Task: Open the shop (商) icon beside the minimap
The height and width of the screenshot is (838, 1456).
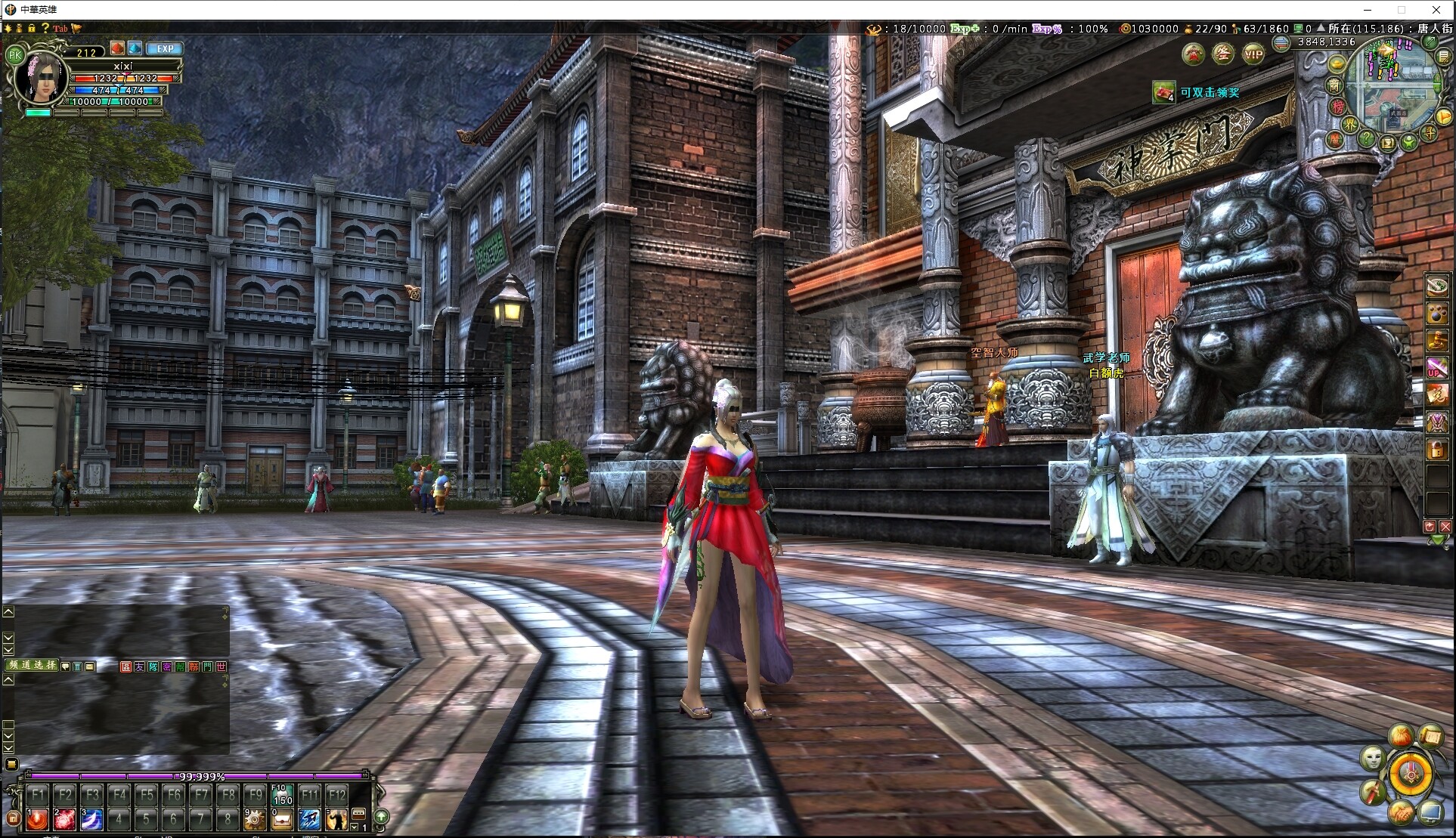Action: [x=1334, y=84]
